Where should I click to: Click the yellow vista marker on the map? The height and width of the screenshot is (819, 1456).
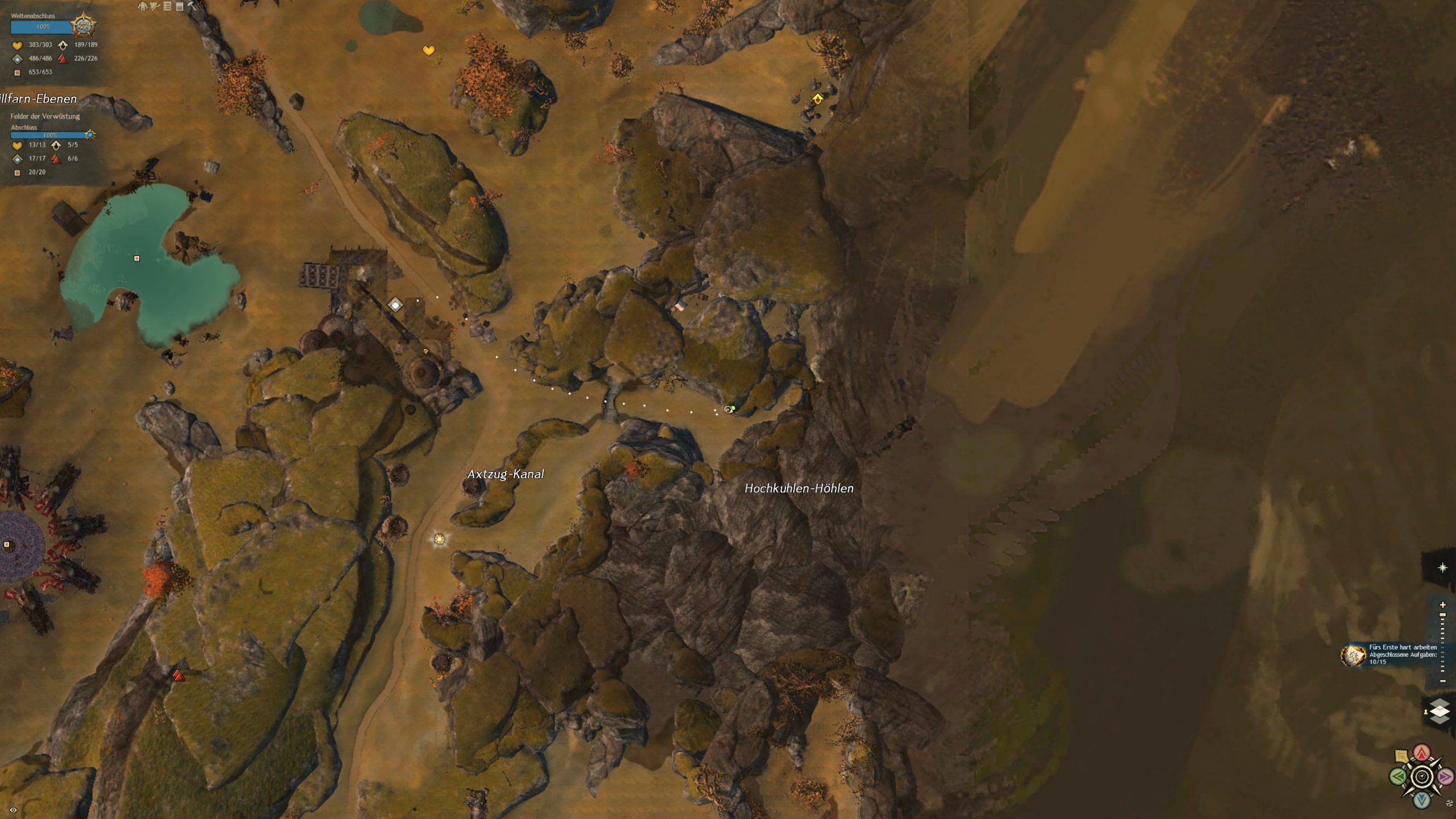(817, 99)
